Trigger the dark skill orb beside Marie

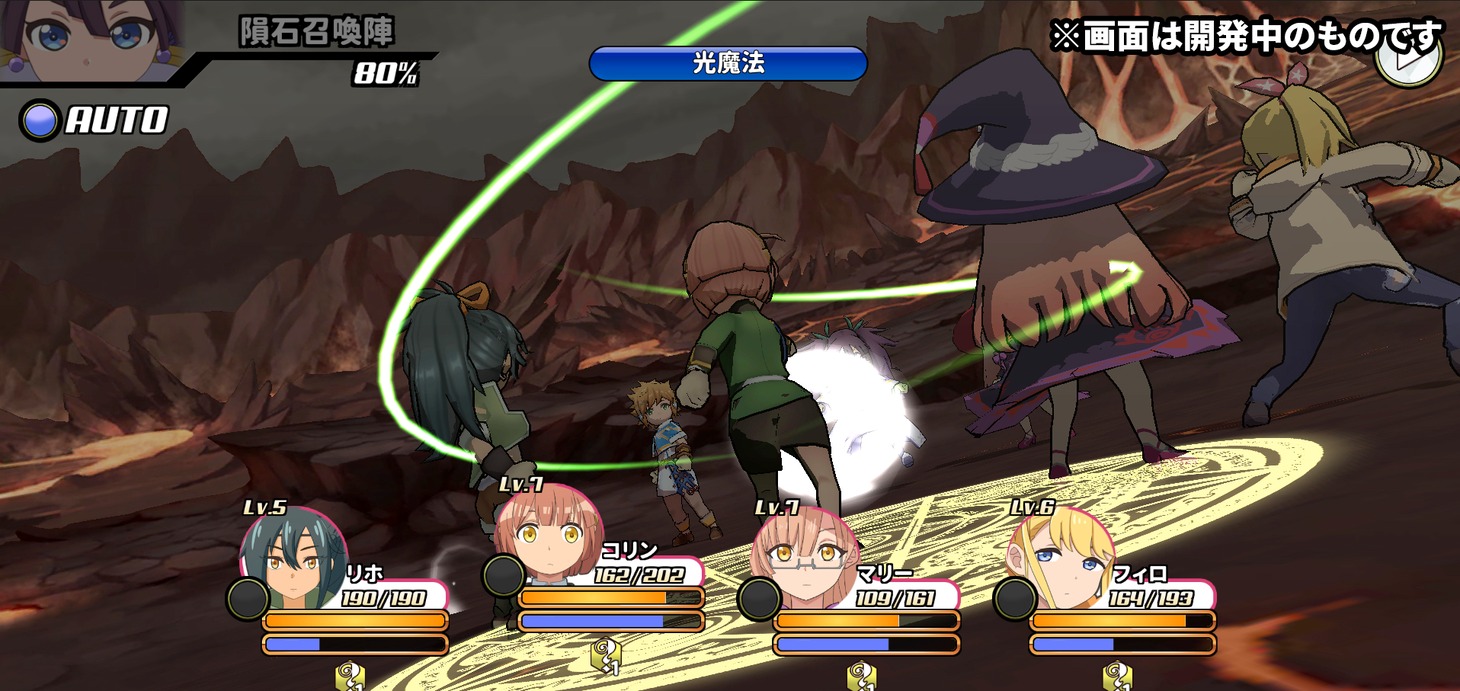(759, 598)
